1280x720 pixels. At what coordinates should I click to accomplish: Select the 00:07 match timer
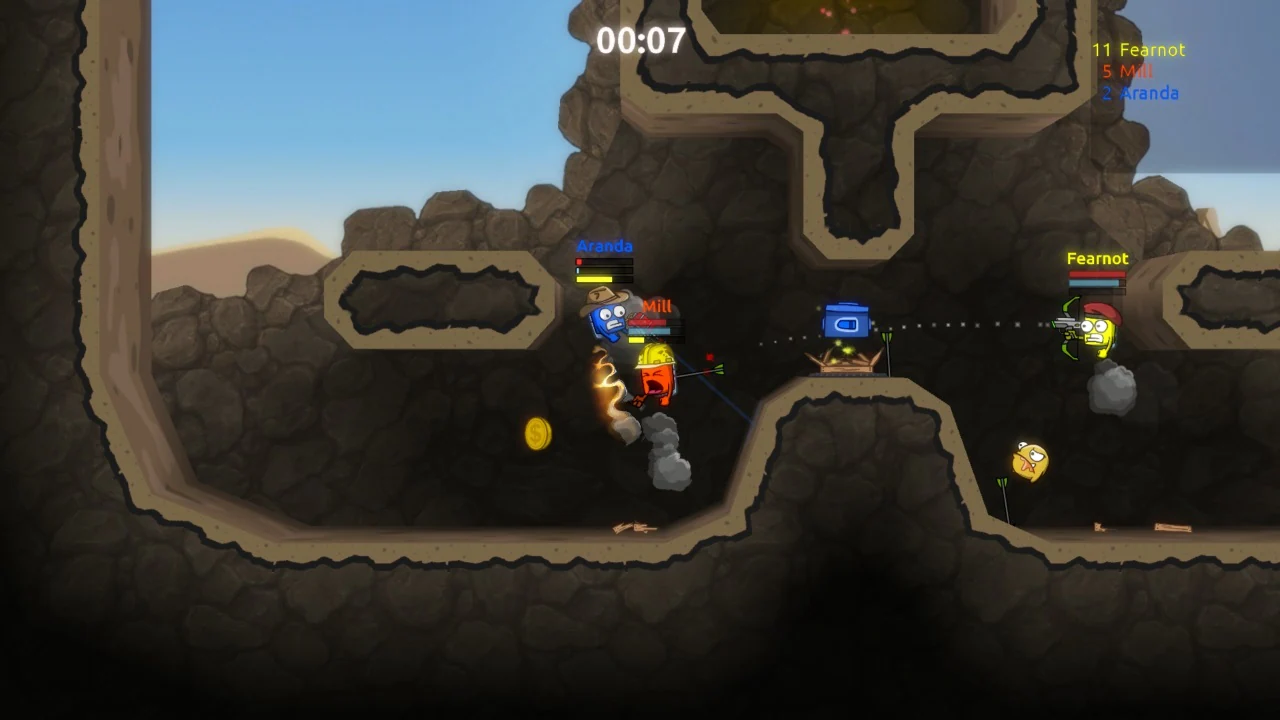638,40
